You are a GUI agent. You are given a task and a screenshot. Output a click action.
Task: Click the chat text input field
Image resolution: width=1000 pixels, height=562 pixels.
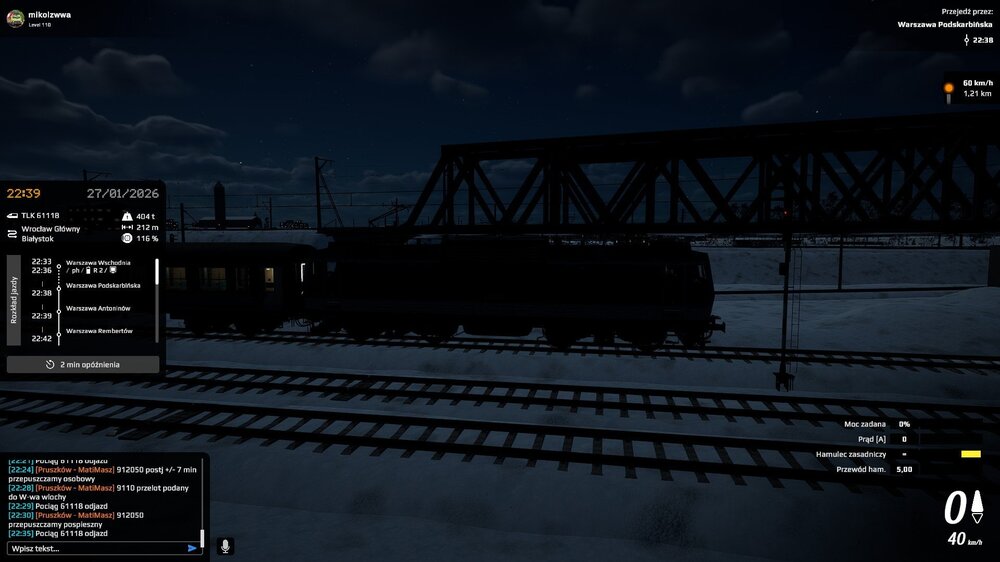click(95, 548)
